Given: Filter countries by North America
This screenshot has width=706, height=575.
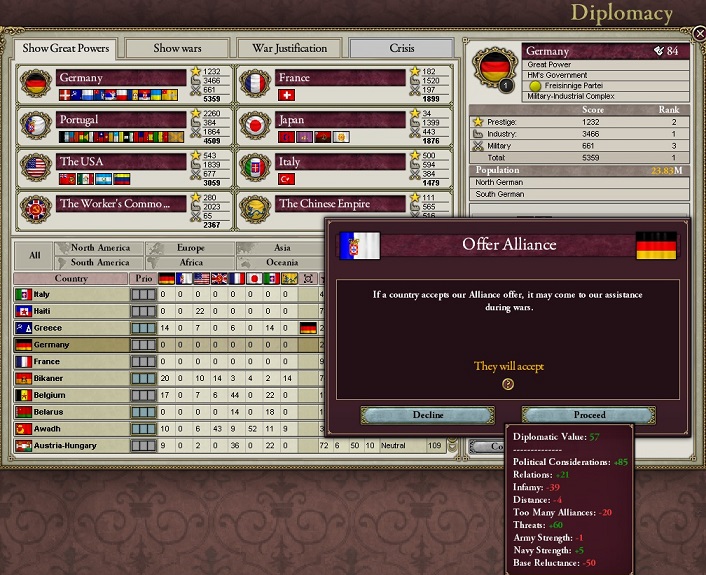Looking at the screenshot, I should point(100,248).
